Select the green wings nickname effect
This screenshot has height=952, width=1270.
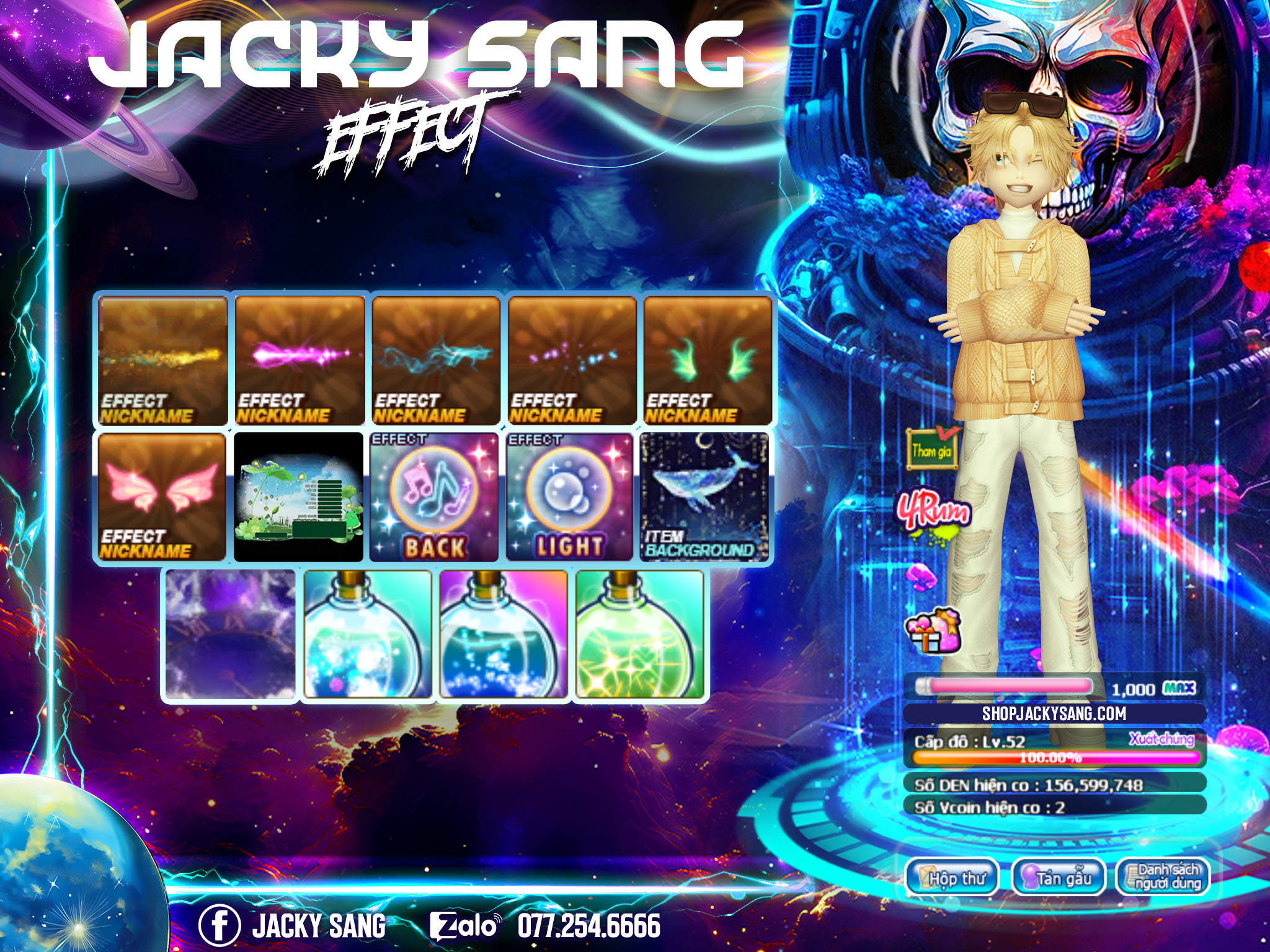click(x=708, y=360)
